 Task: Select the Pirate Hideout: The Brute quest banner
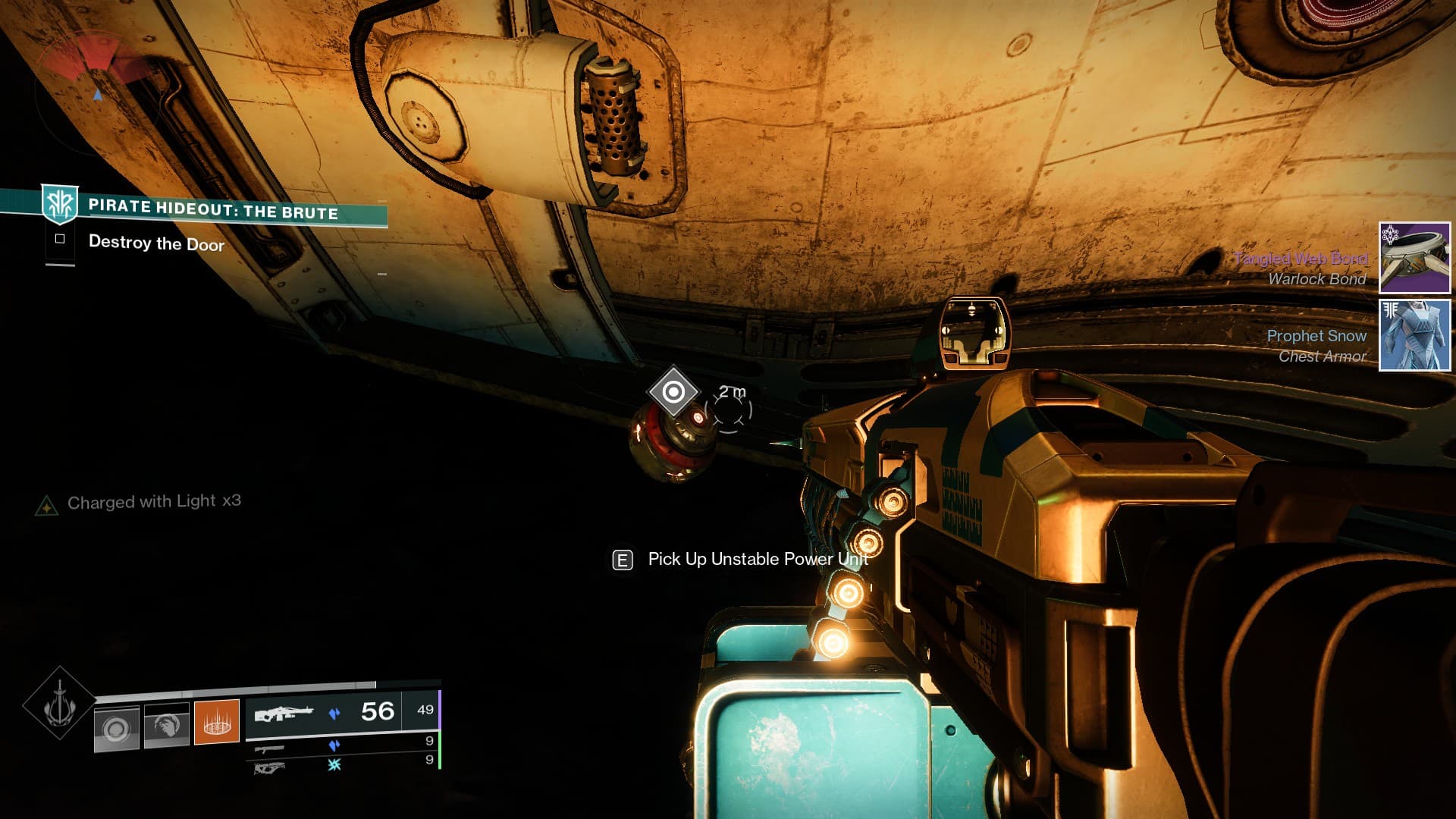(x=212, y=209)
